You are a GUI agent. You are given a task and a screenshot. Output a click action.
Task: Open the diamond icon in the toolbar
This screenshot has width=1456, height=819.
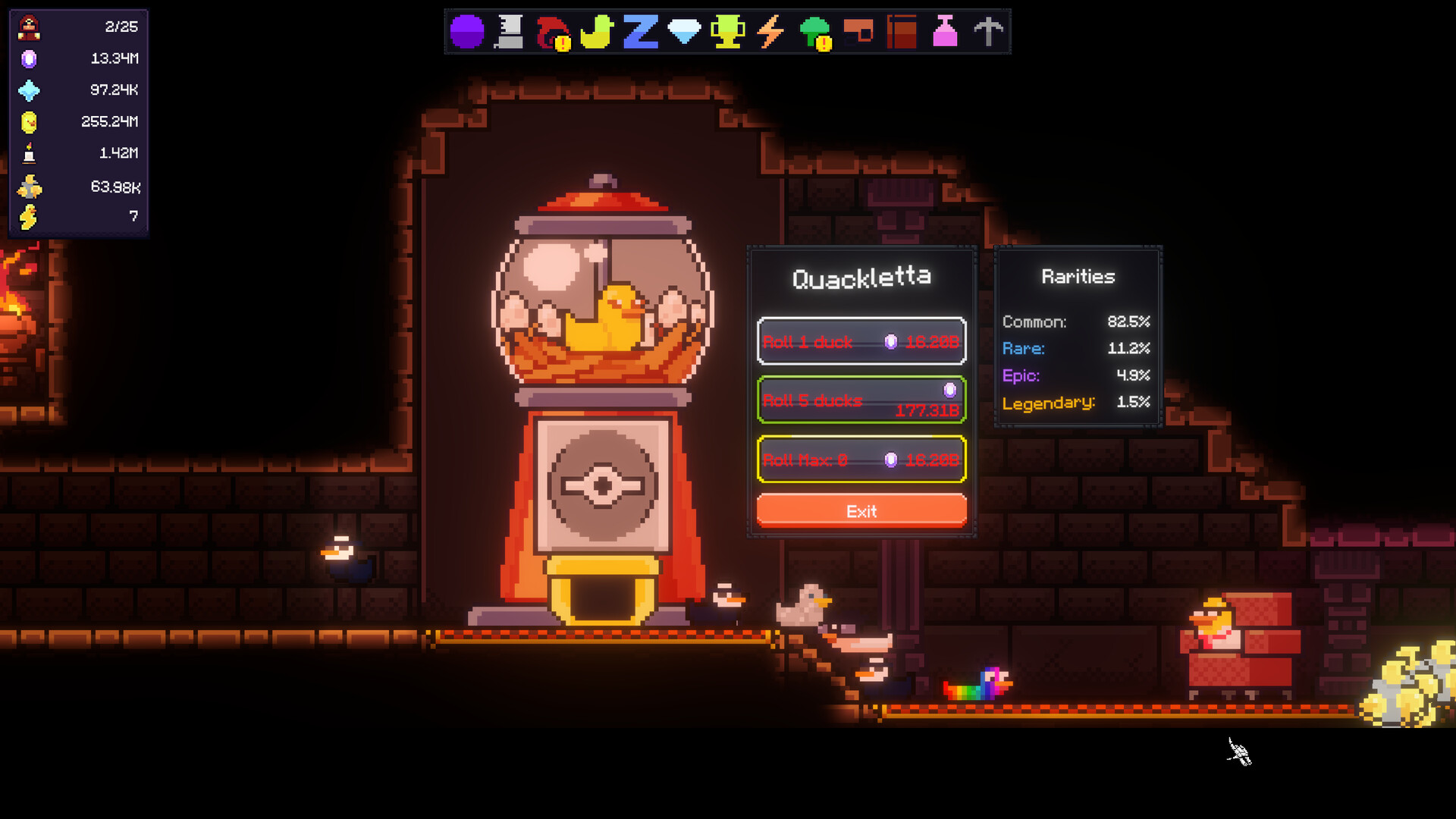point(683,30)
